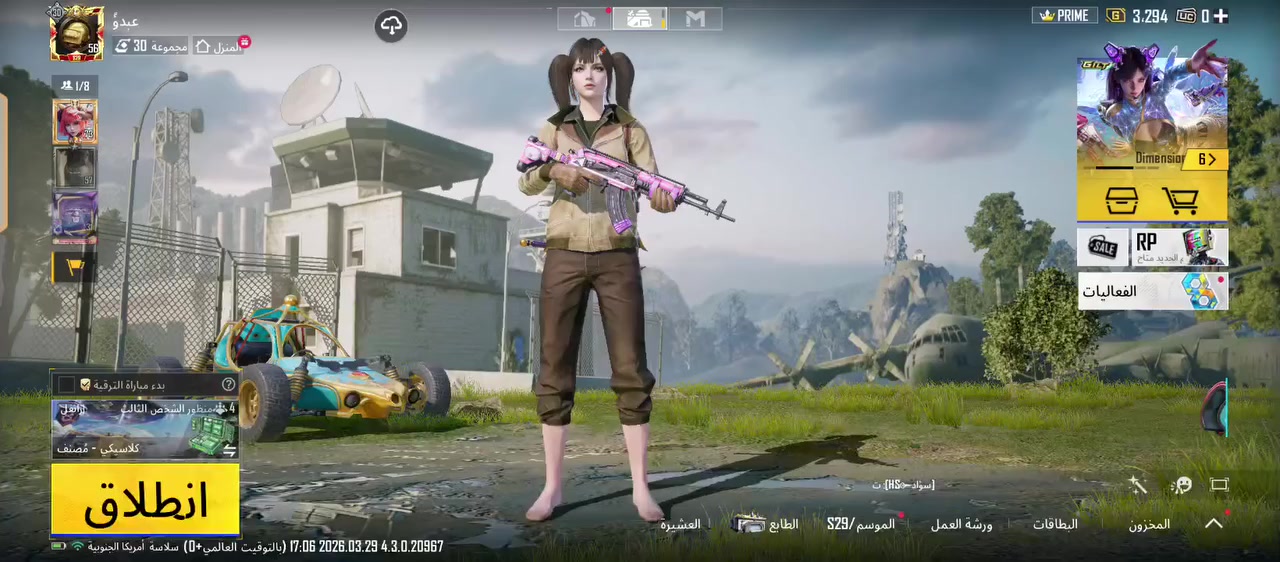This screenshot has height=562, width=1280.
Task: Open the العشيرة clan menu
Action: coord(680,524)
